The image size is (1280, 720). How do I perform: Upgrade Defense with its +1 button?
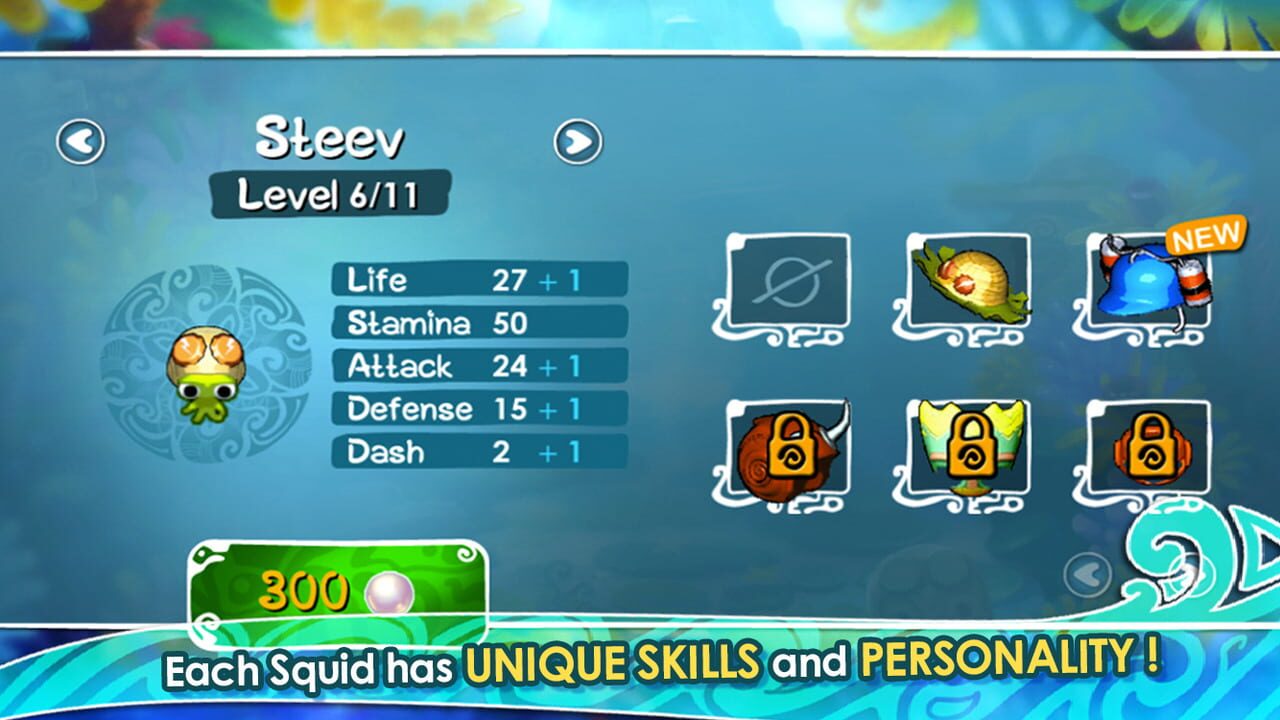(563, 409)
